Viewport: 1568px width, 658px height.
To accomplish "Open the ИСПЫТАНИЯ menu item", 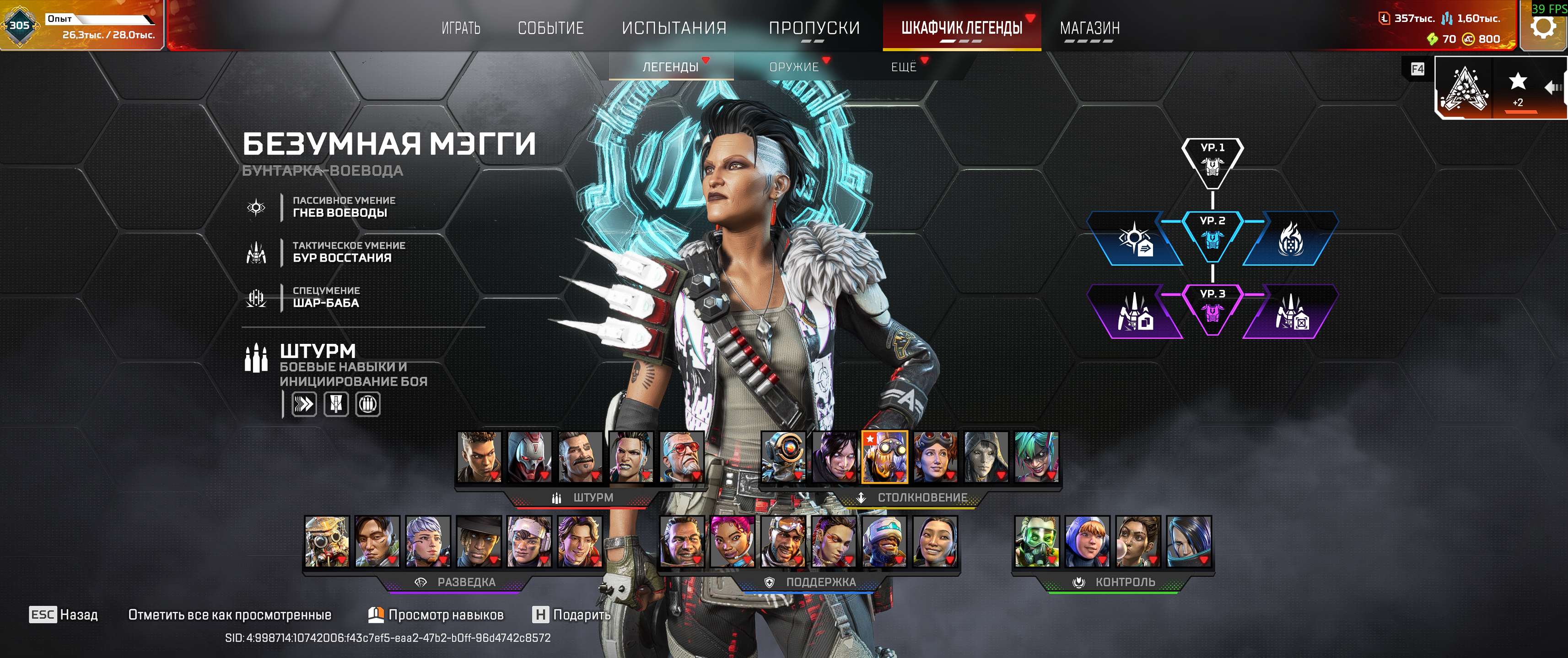I will [673, 28].
